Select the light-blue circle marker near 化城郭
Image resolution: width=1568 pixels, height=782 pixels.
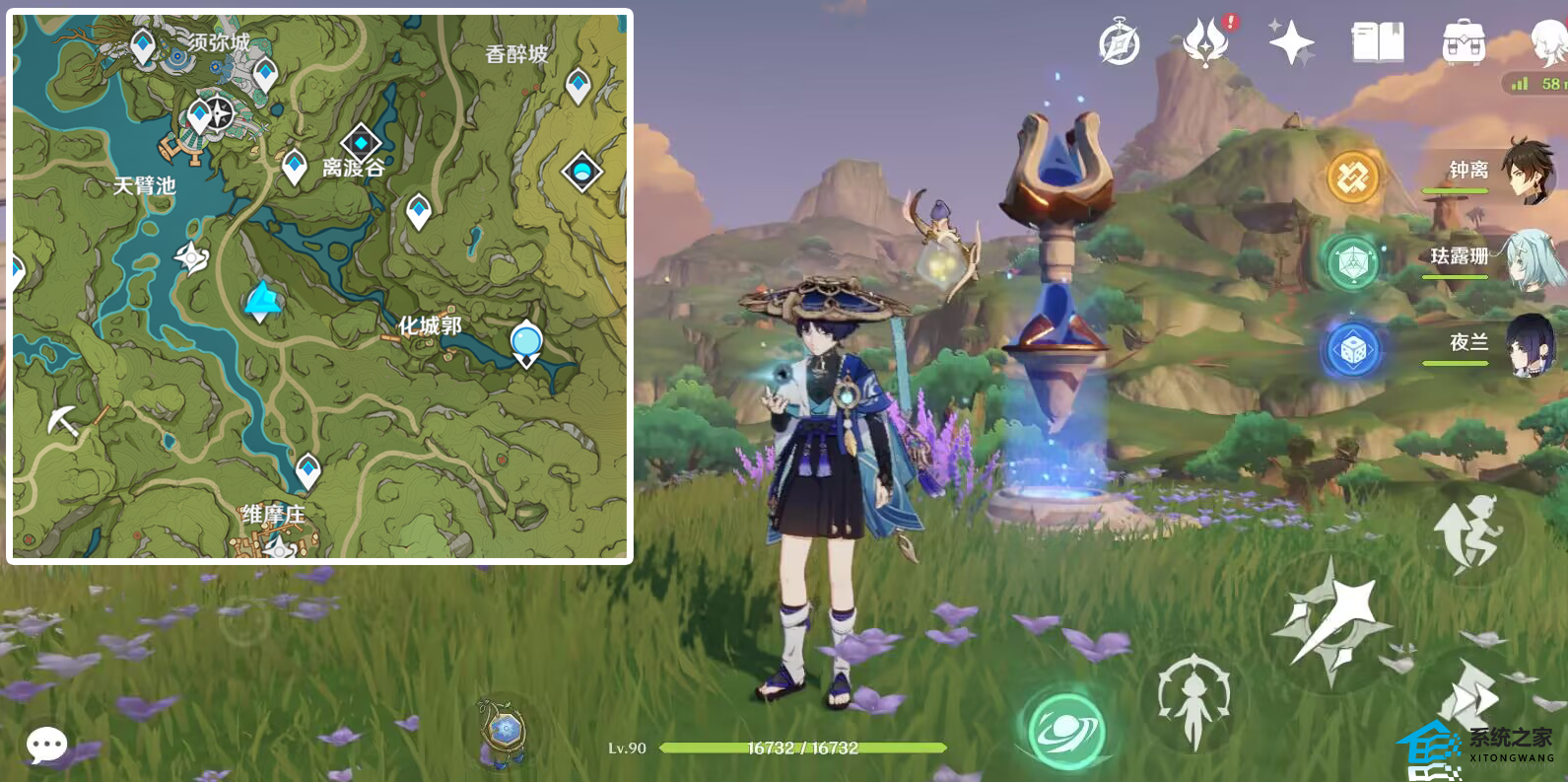[x=526, y=342]
